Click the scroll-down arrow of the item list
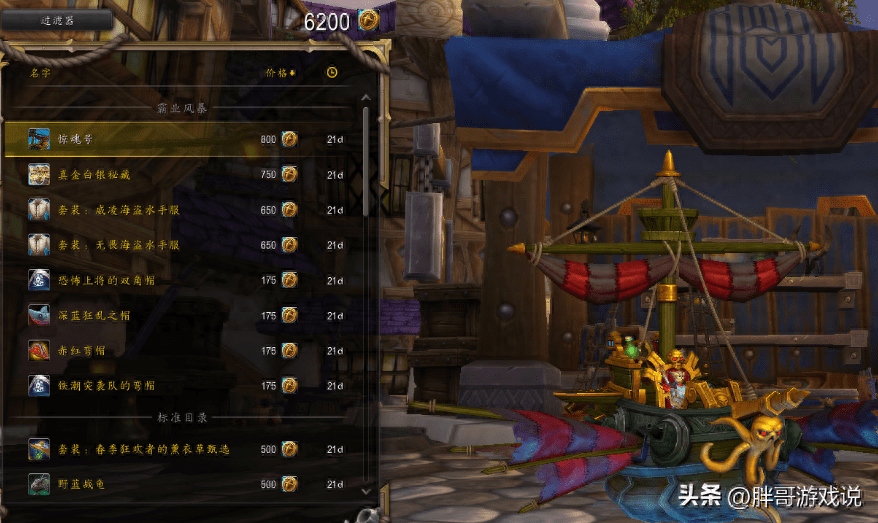 tap(365, 490)
